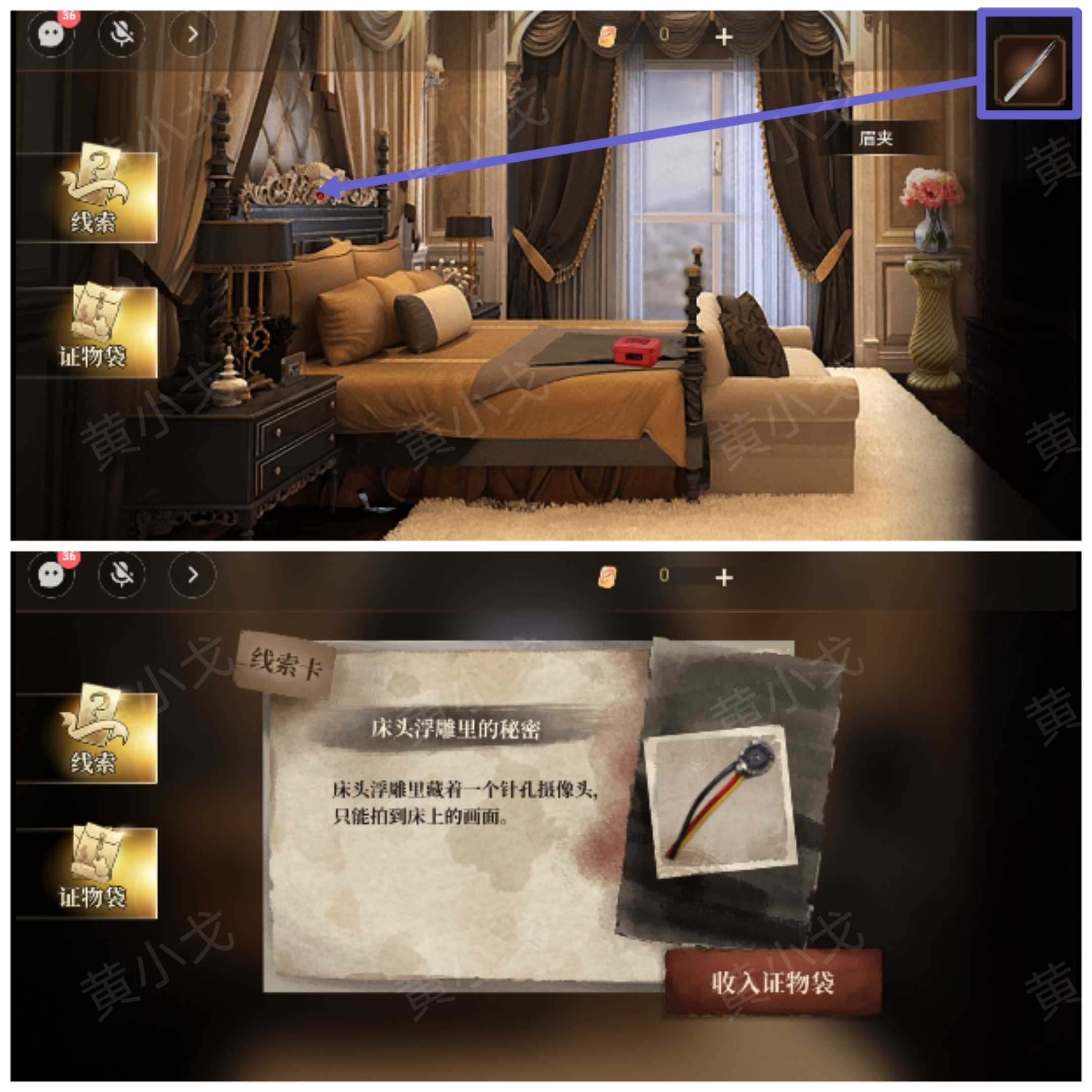
Task: Expand the arrow button on the clue card screen
Action: click(193, 575)
